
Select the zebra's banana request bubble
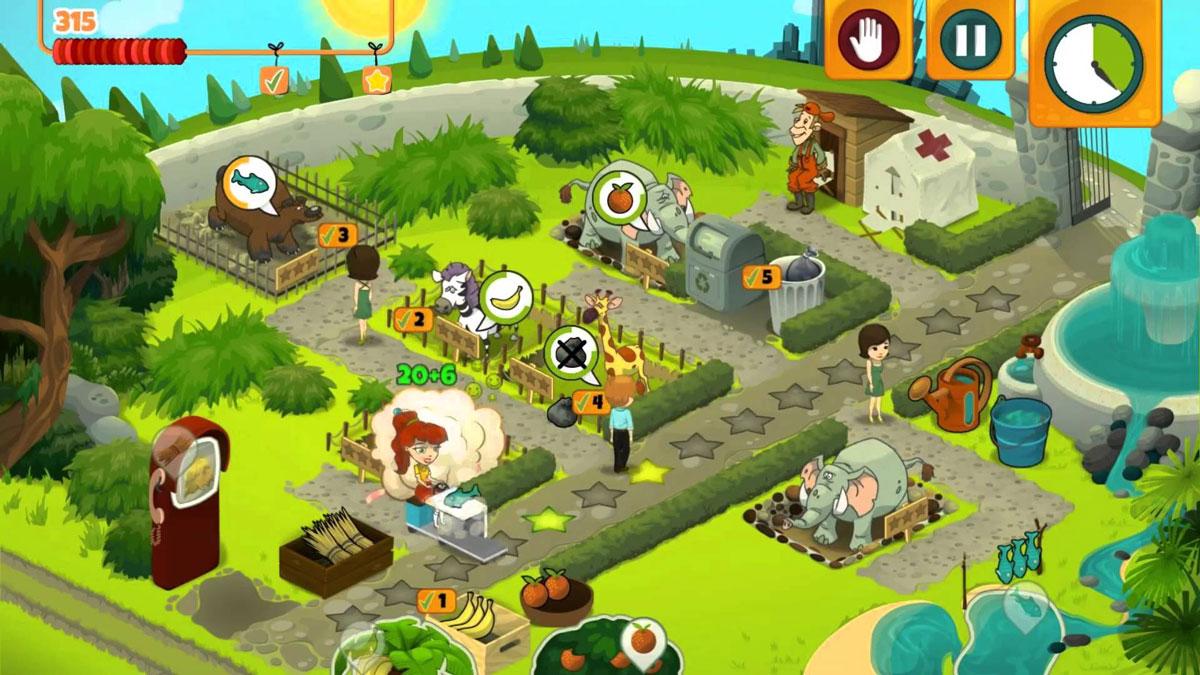click(x=505, y=296)
